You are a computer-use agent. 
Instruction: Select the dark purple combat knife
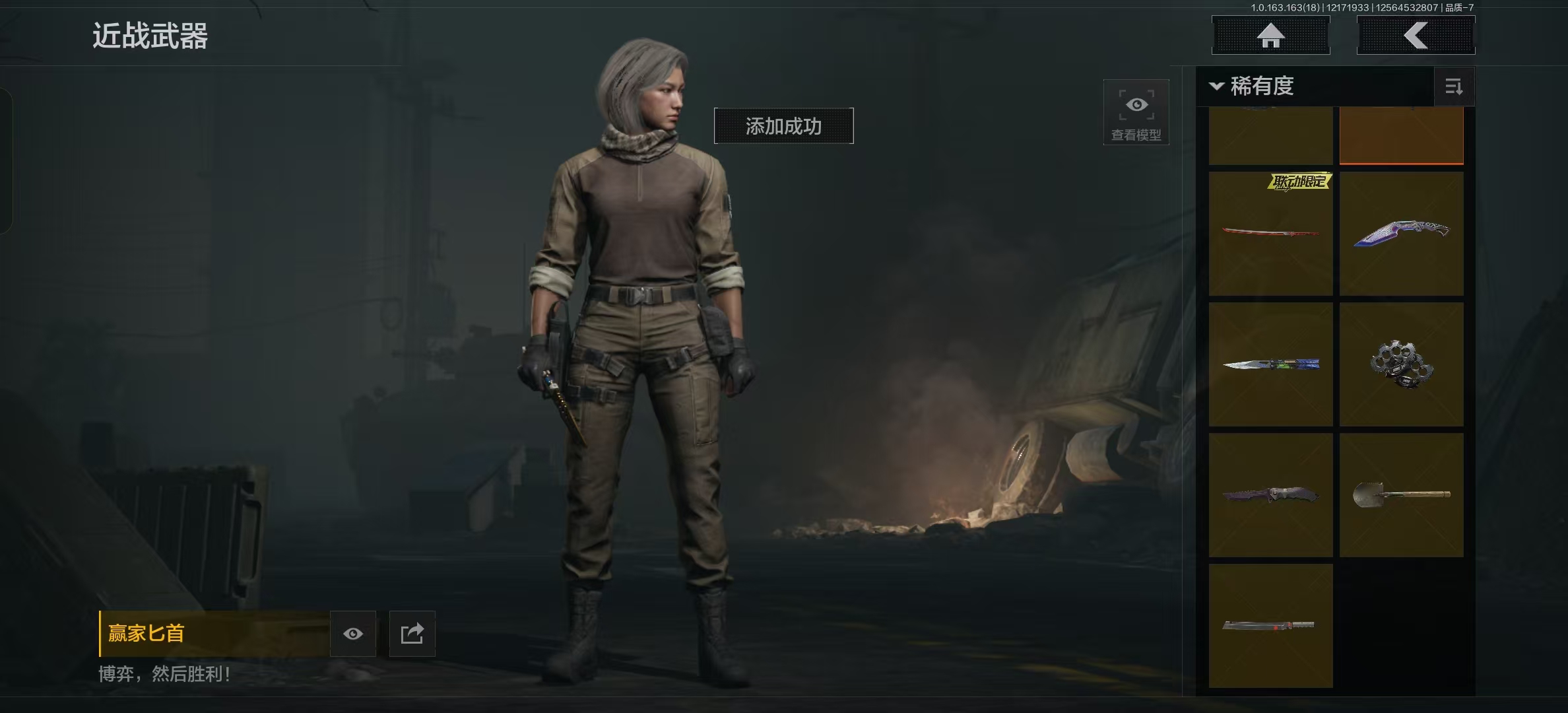pos(1270,495)
